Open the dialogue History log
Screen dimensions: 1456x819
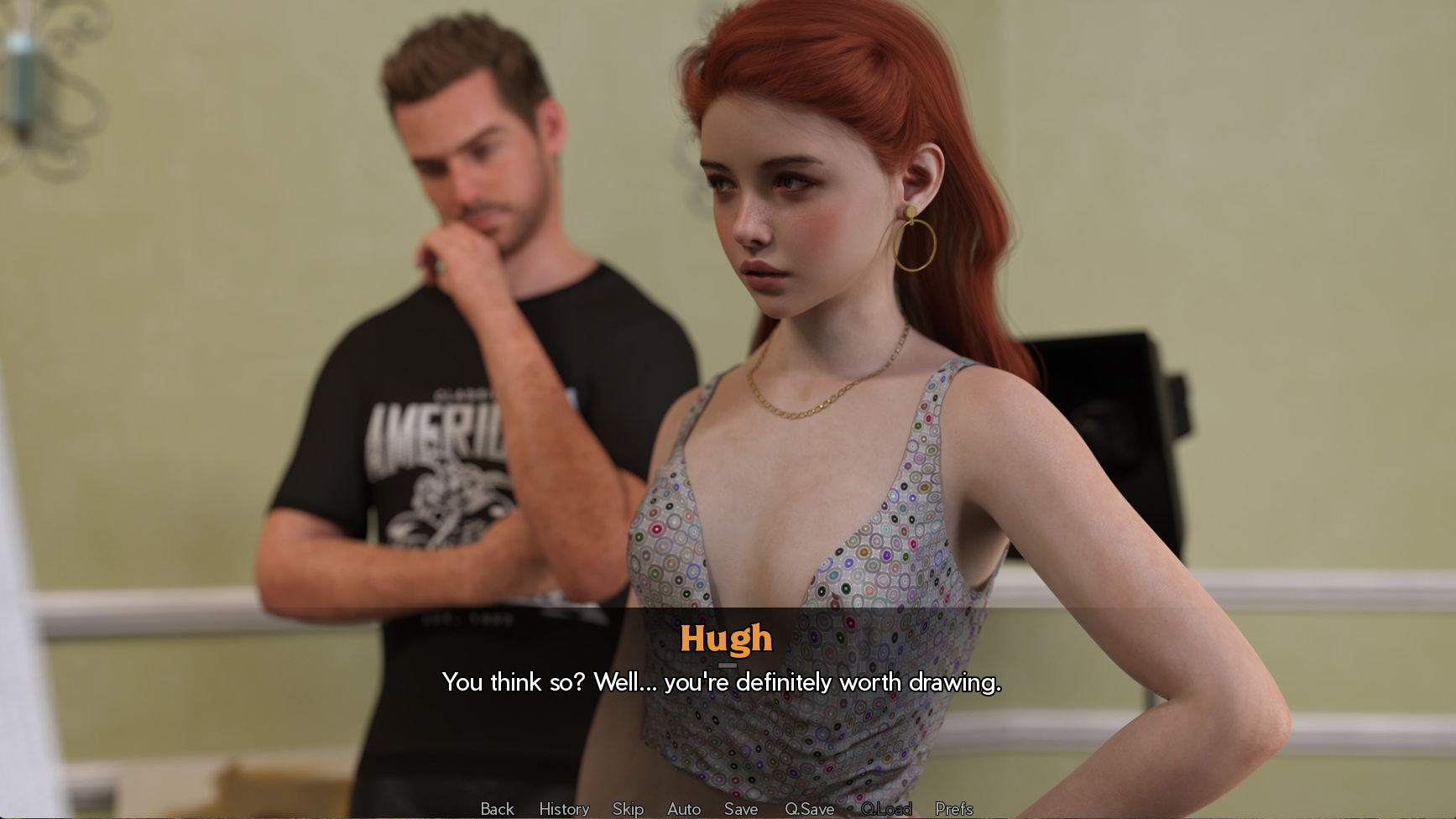(x=564, y=808)
